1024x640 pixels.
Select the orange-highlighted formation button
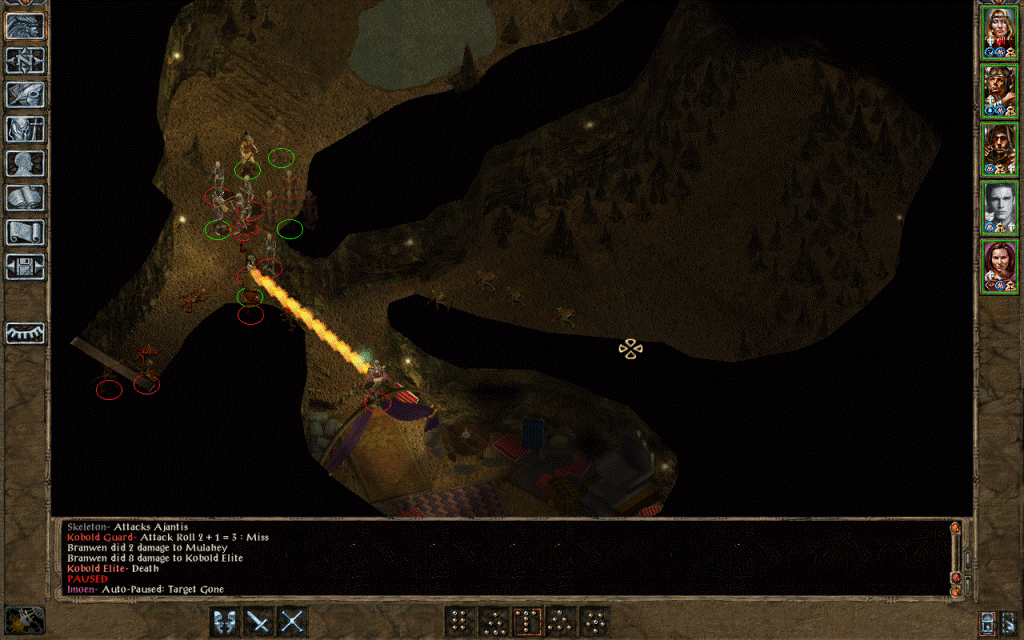pos(527,621)
